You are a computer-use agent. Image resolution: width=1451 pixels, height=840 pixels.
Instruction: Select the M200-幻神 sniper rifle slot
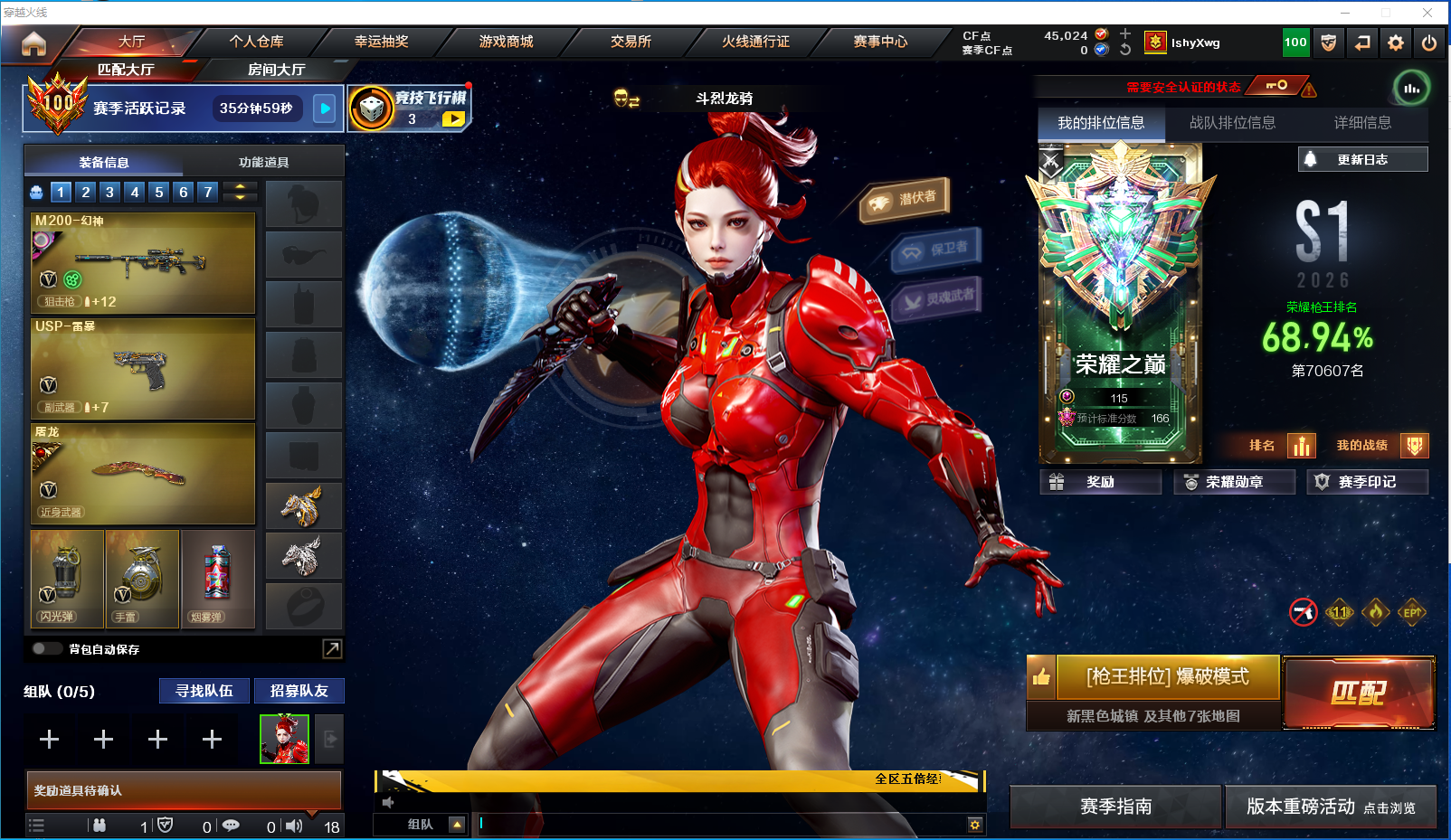pyautogui.click(x=143, y=263)
